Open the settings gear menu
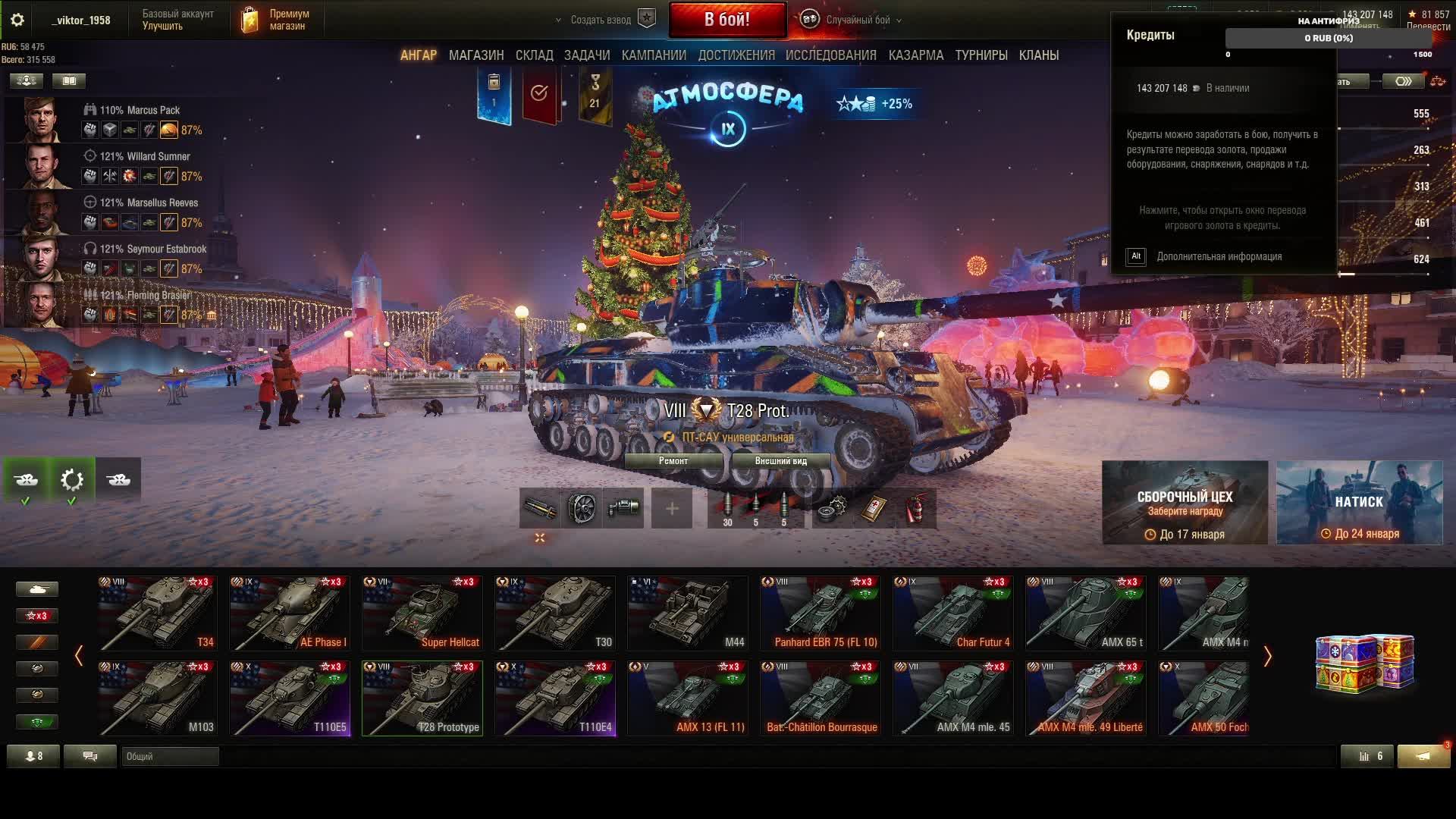1456x819 pixels. pyautogui.click(x=17, y=20)
